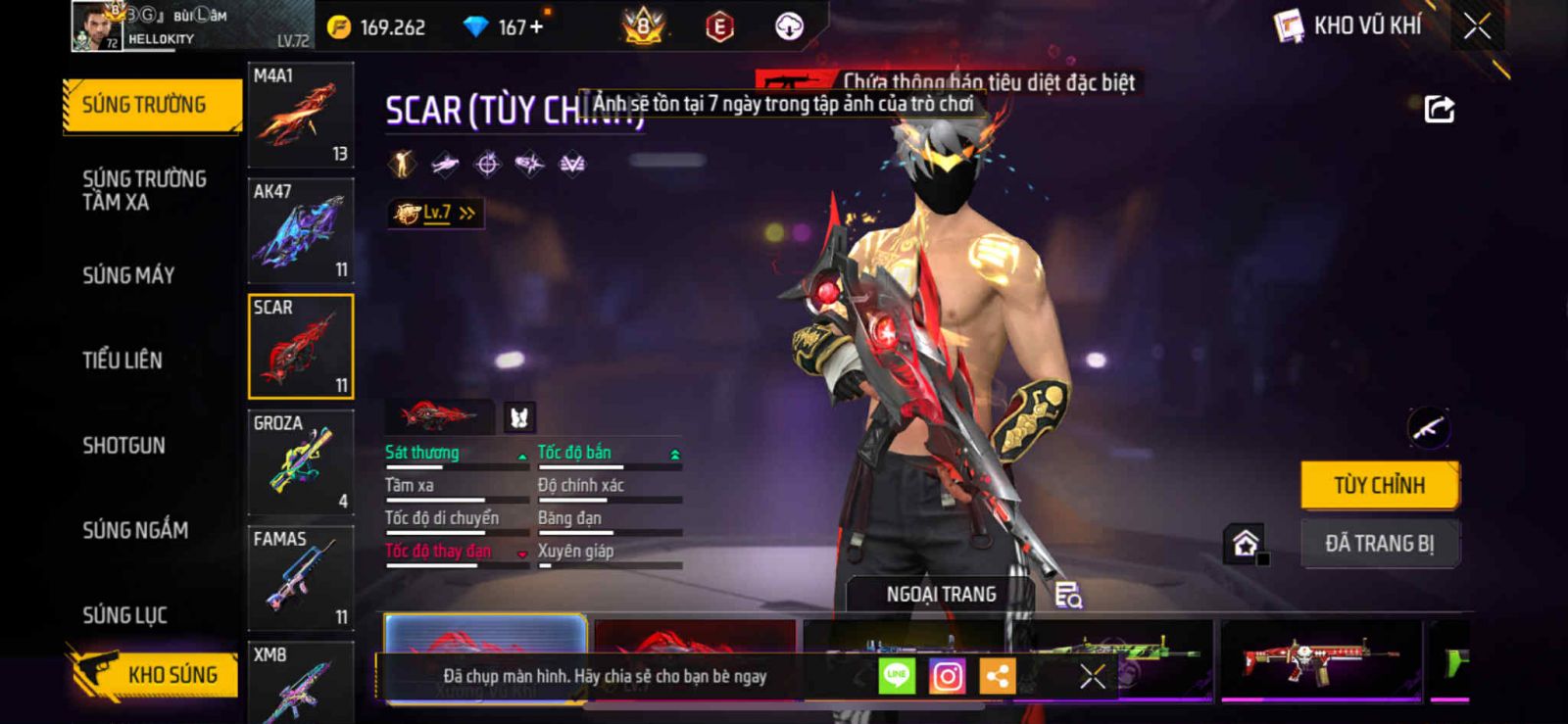
Task: Click the Đã Trang Bị button
Action: 1379,543
